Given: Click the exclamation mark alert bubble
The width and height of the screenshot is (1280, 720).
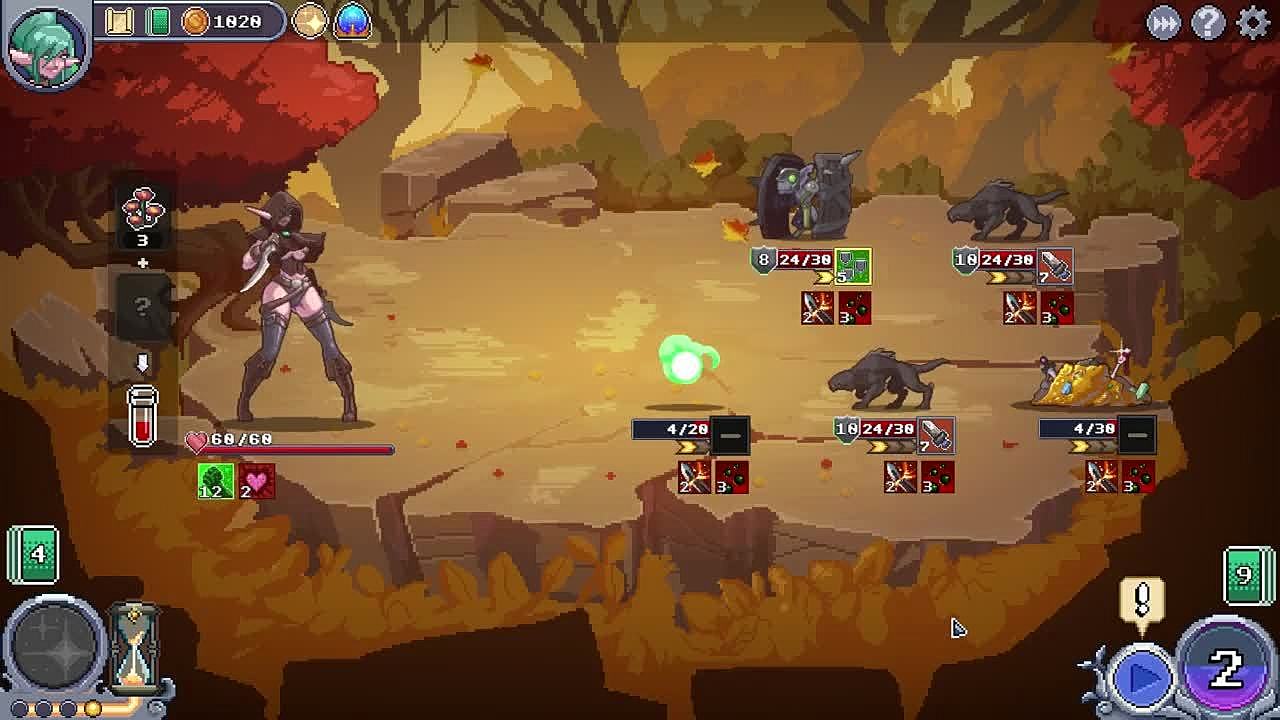Looking at the screenshot, I should pos(1142,602).
